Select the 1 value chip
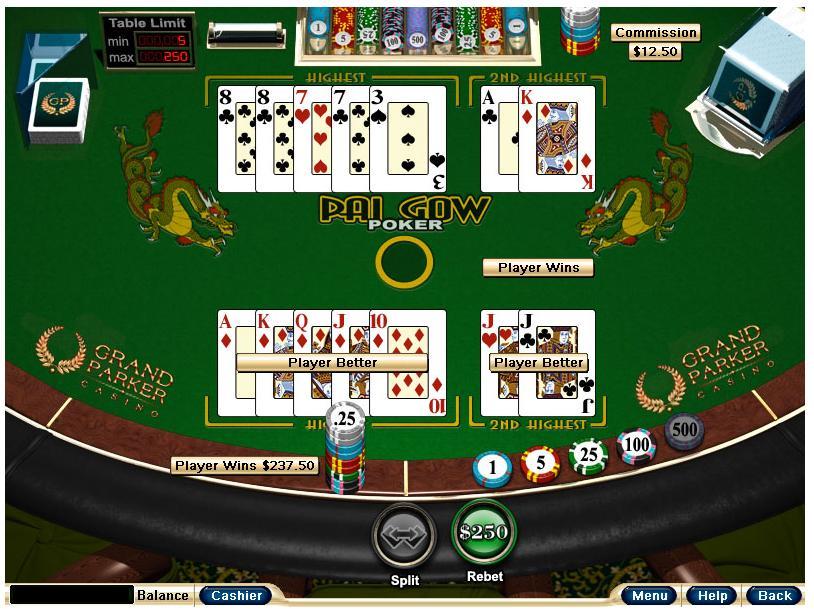Viewport: 814px width, 613px height. click(492, 468)
